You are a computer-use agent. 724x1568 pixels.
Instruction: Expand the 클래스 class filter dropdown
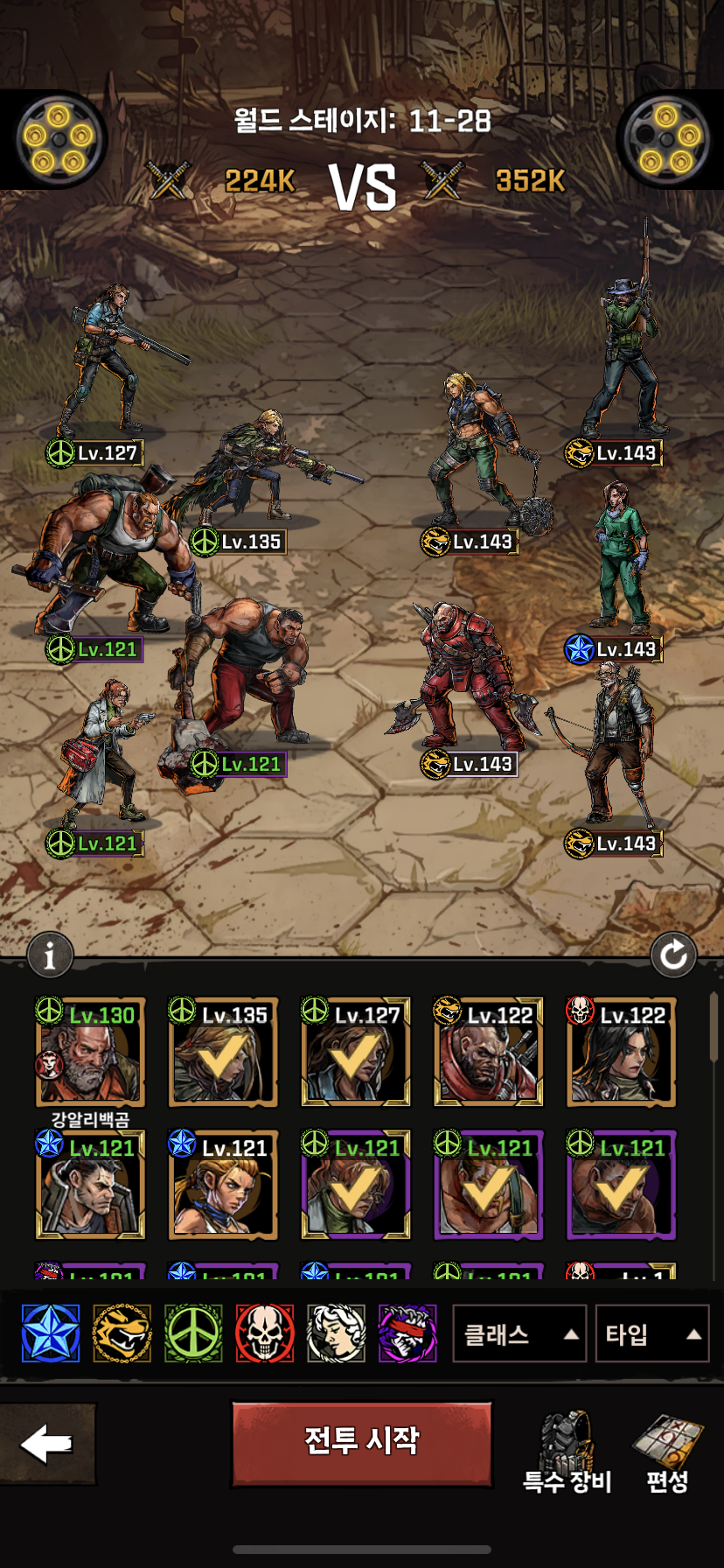519,1334
